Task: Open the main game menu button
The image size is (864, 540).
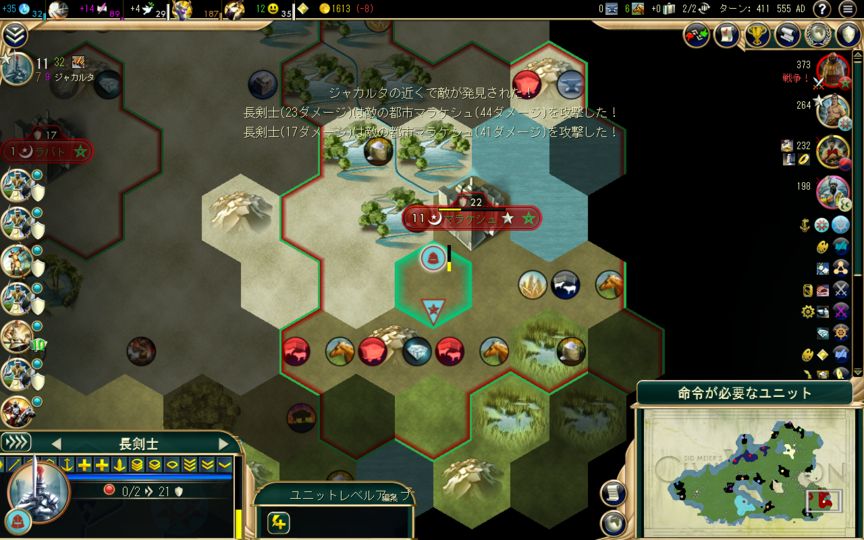Action: 849,9
